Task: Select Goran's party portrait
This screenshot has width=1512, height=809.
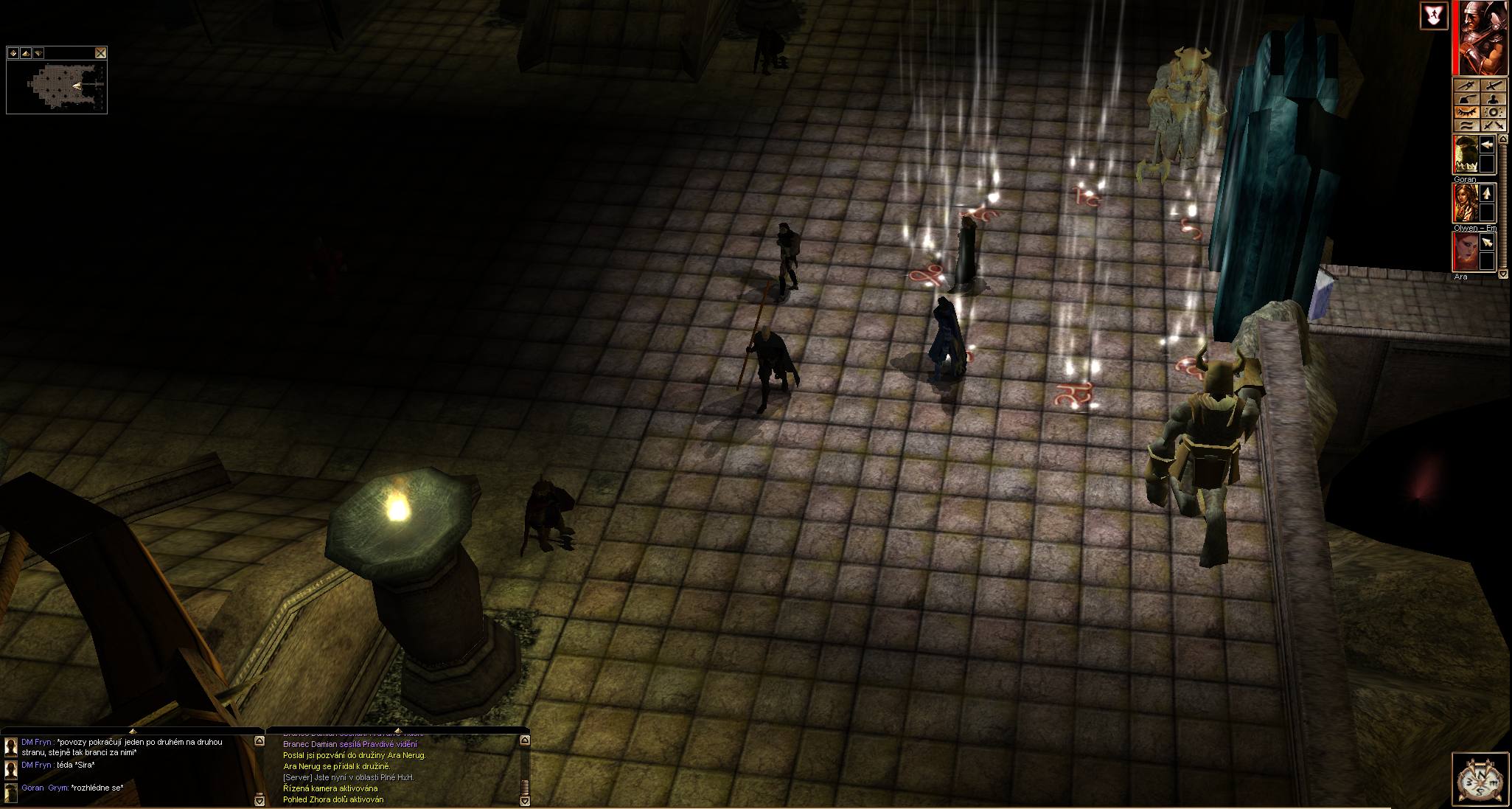Action: tap(1464, 155)
